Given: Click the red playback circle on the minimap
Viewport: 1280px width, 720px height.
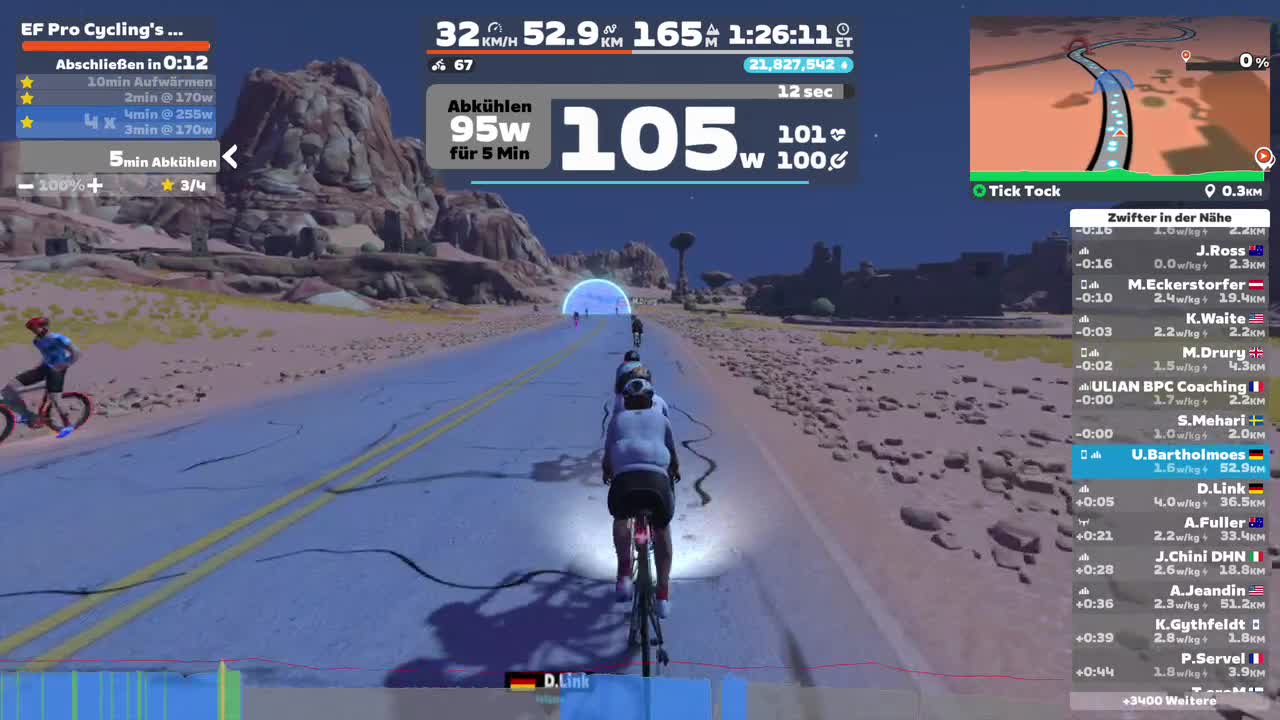Looking at the screenshot, I should point(1264,156).
